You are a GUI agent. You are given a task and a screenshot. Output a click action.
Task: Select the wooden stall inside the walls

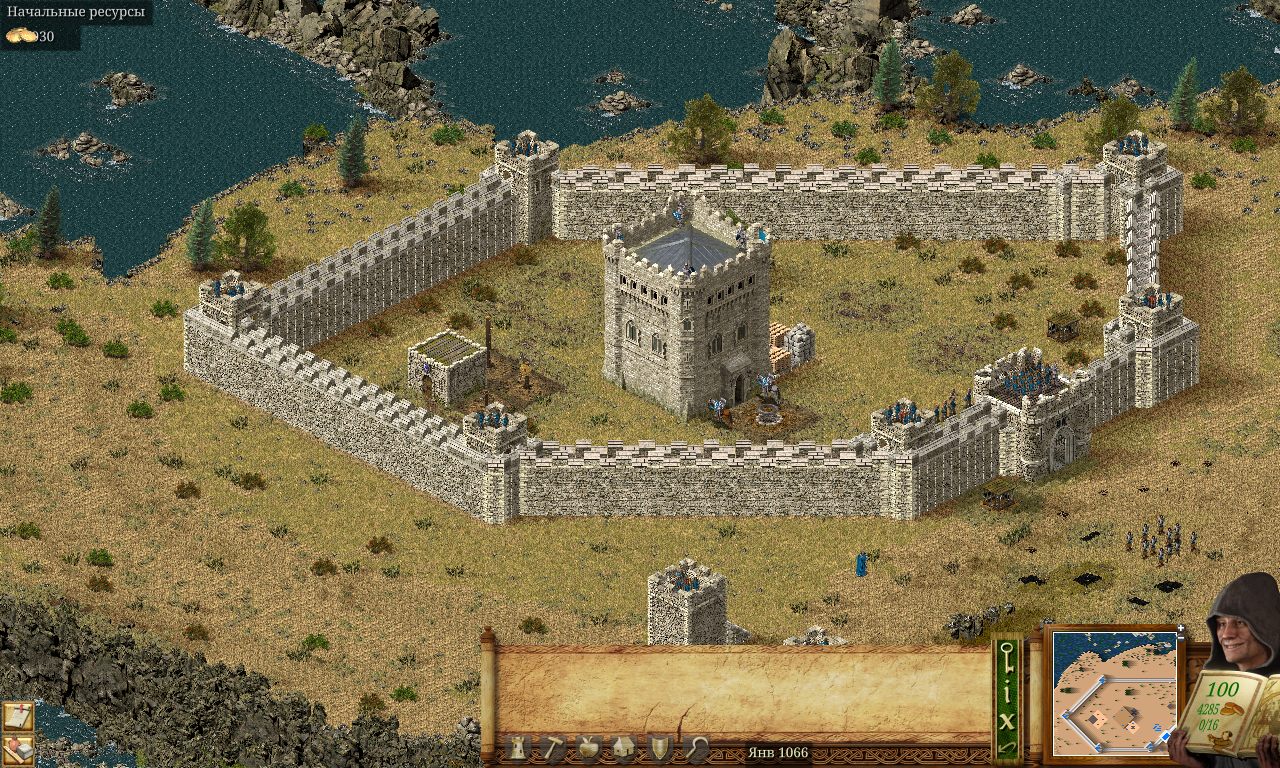pos(445,365)
